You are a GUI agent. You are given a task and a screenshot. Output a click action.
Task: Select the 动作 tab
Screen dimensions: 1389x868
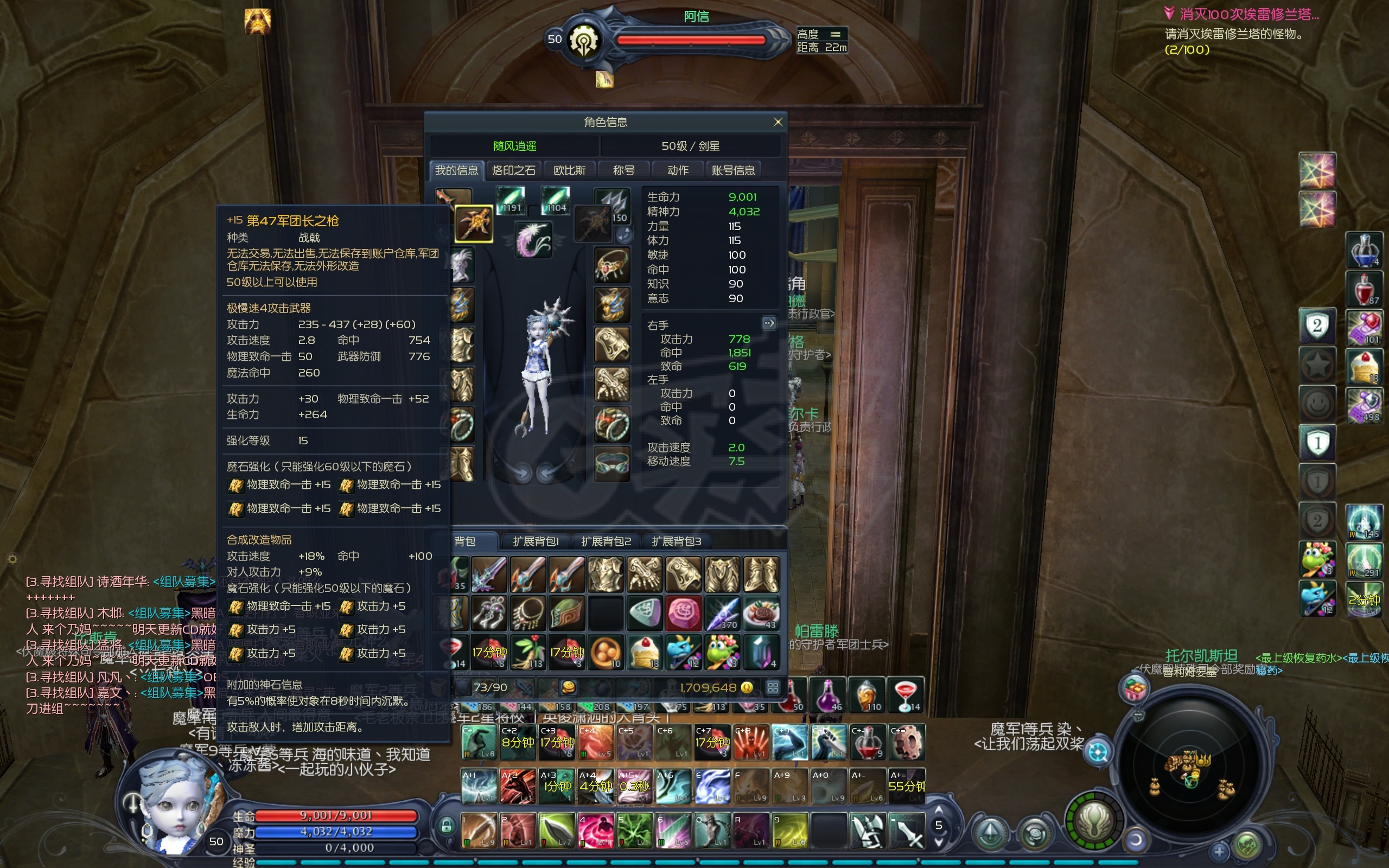(678, 170)
